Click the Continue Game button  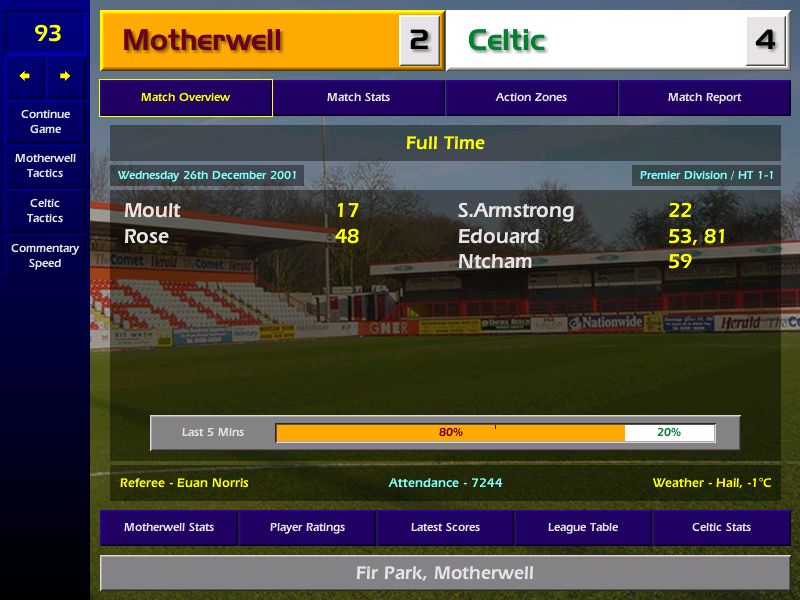(x=45, y=121)
